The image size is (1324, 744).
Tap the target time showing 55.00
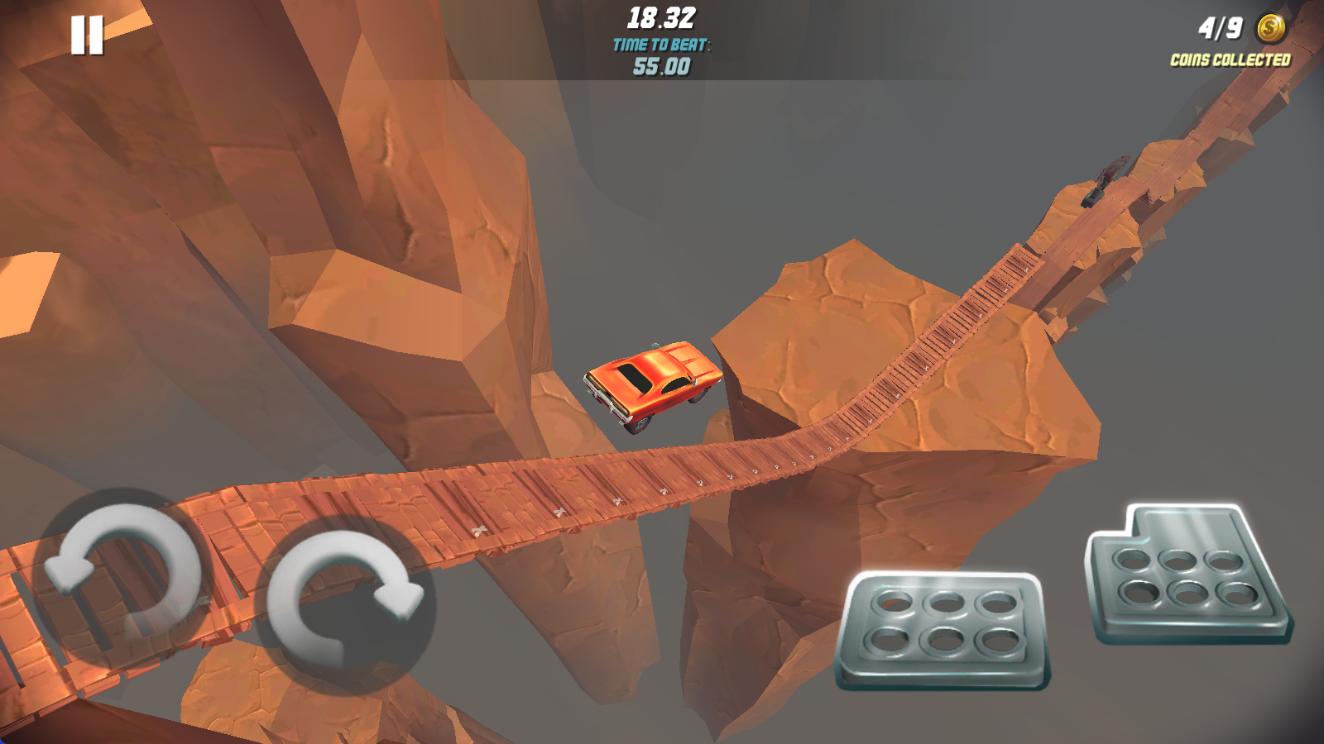click(661, 68)
